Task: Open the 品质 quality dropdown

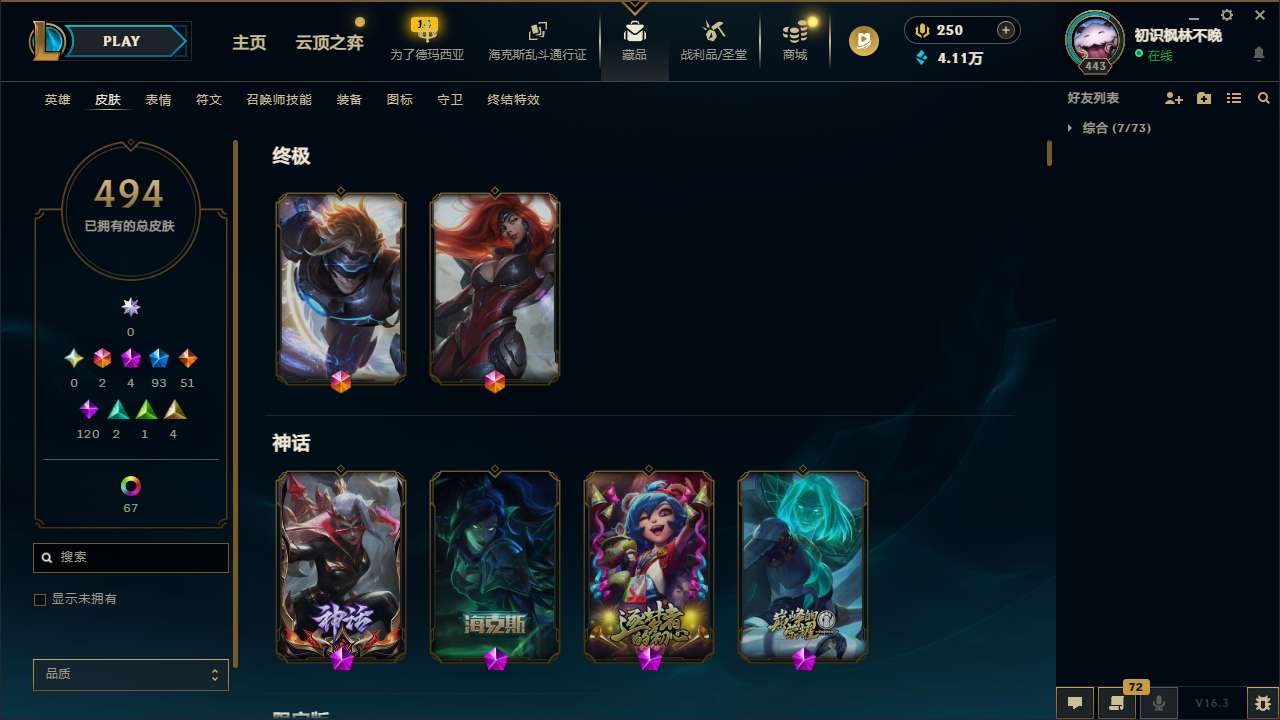Action: click(130, 674)
